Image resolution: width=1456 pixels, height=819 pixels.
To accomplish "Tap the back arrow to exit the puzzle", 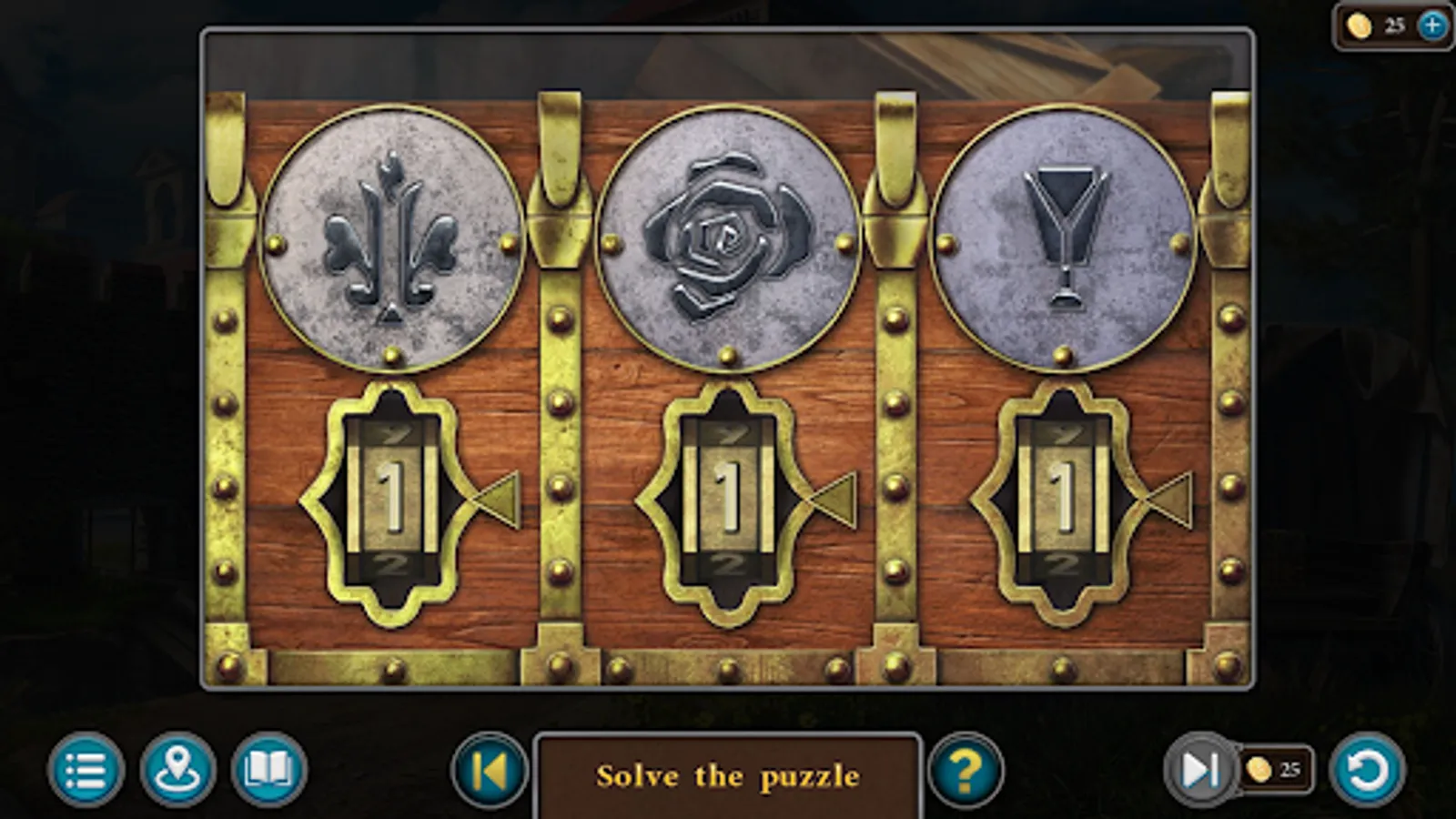I will click(x=487, y=773).
